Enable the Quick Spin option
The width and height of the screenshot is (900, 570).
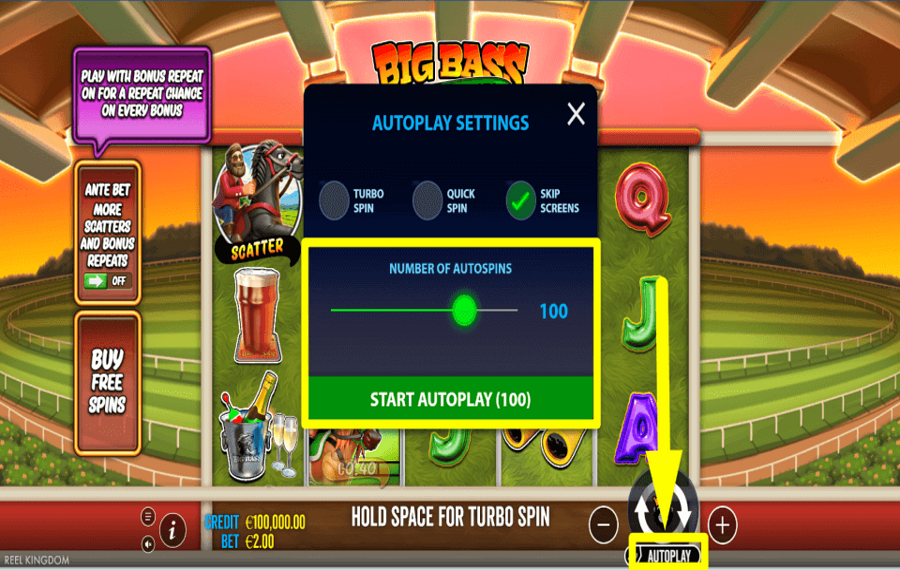tap(428, 200)
